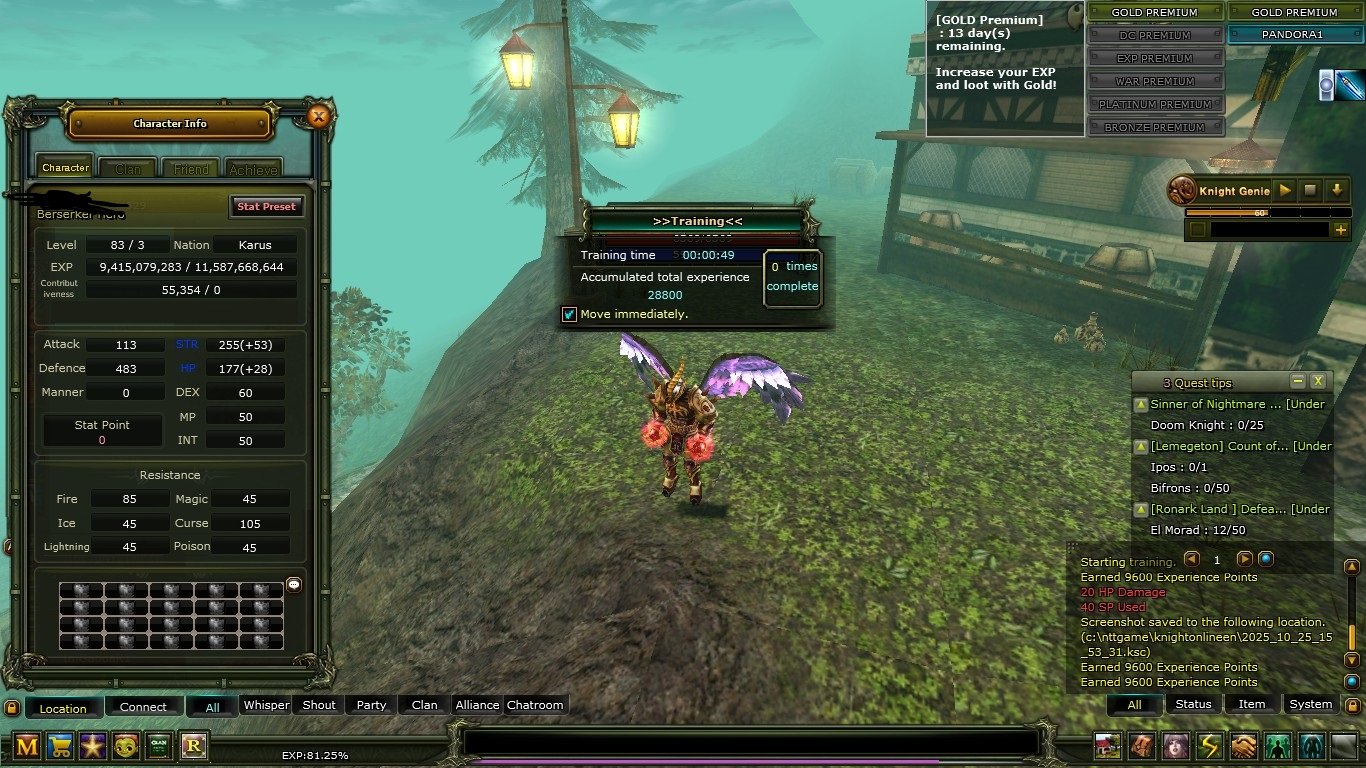Go to next info log page arrow
The image size is (1366, 768).
pos(1244,560)
